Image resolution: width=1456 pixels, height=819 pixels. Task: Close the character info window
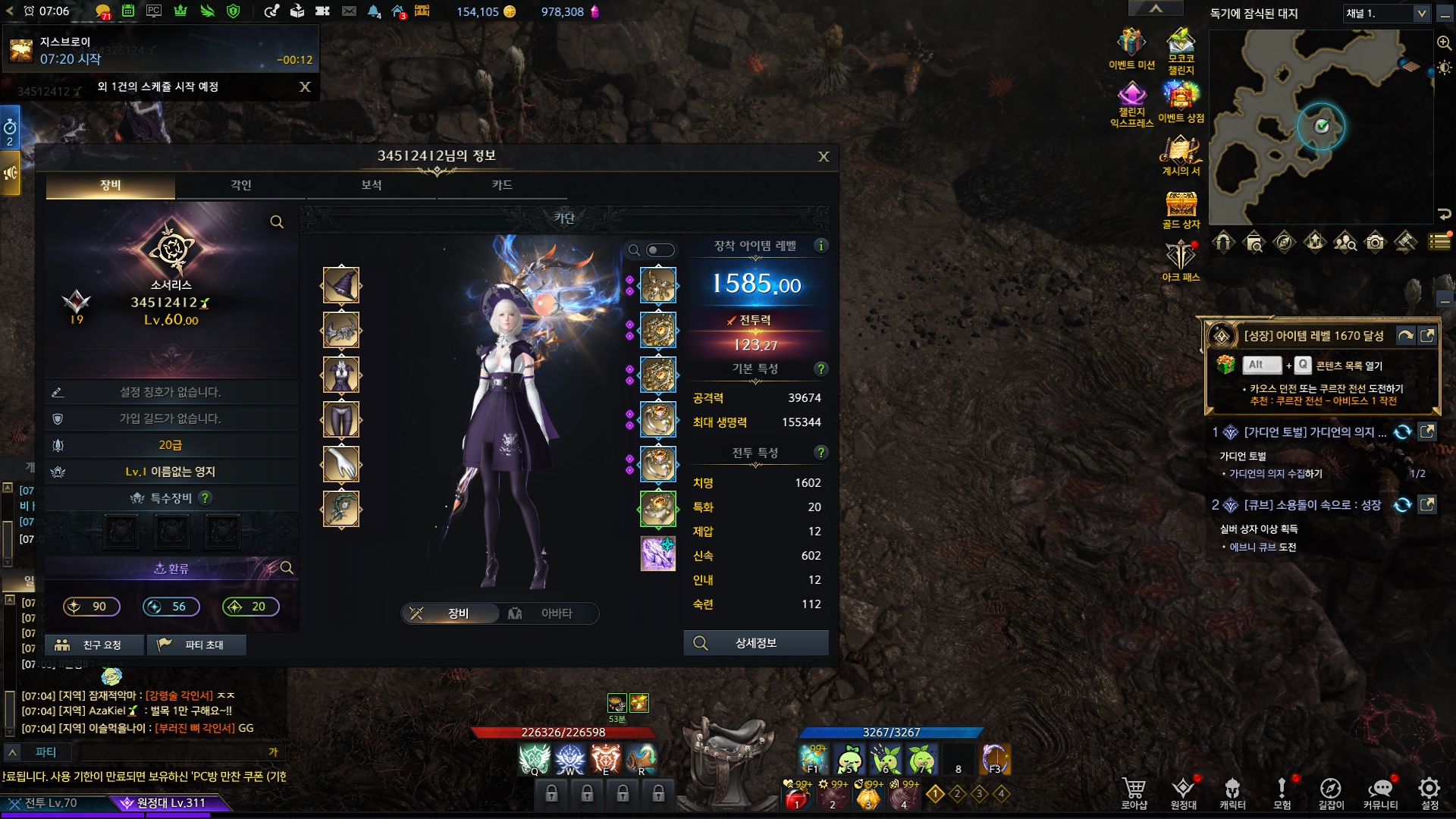point(824,157)
